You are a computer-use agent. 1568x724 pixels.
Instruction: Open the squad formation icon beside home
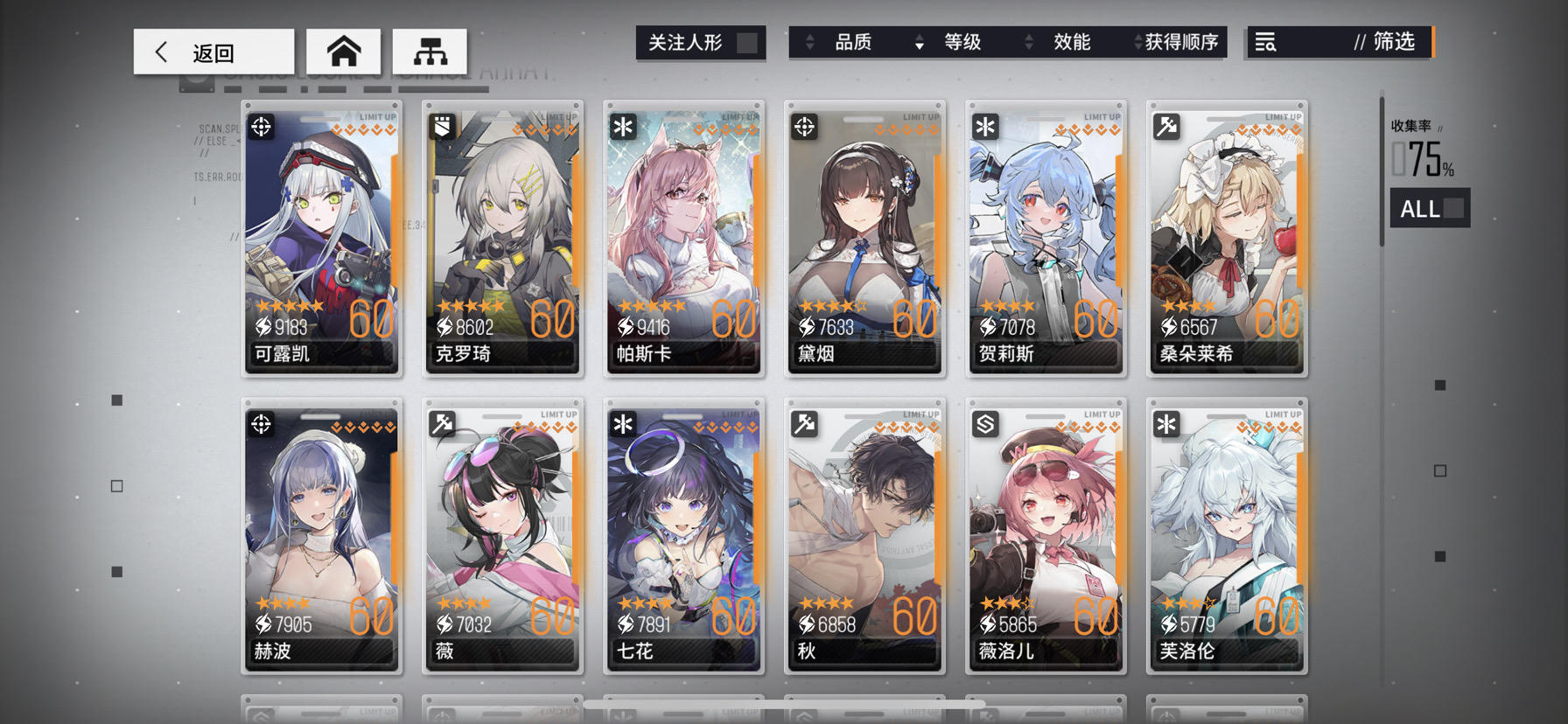coord(430,51)
